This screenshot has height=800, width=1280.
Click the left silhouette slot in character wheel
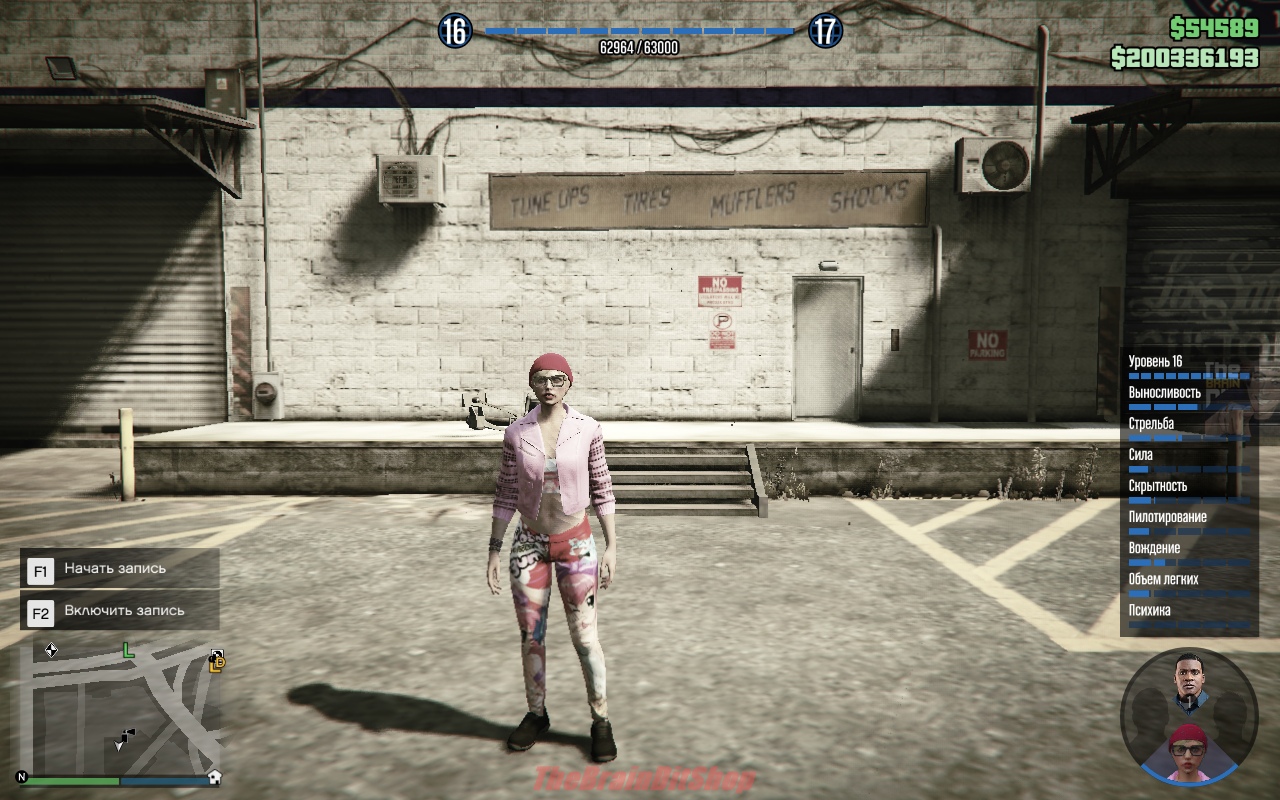click(1150, 713)
